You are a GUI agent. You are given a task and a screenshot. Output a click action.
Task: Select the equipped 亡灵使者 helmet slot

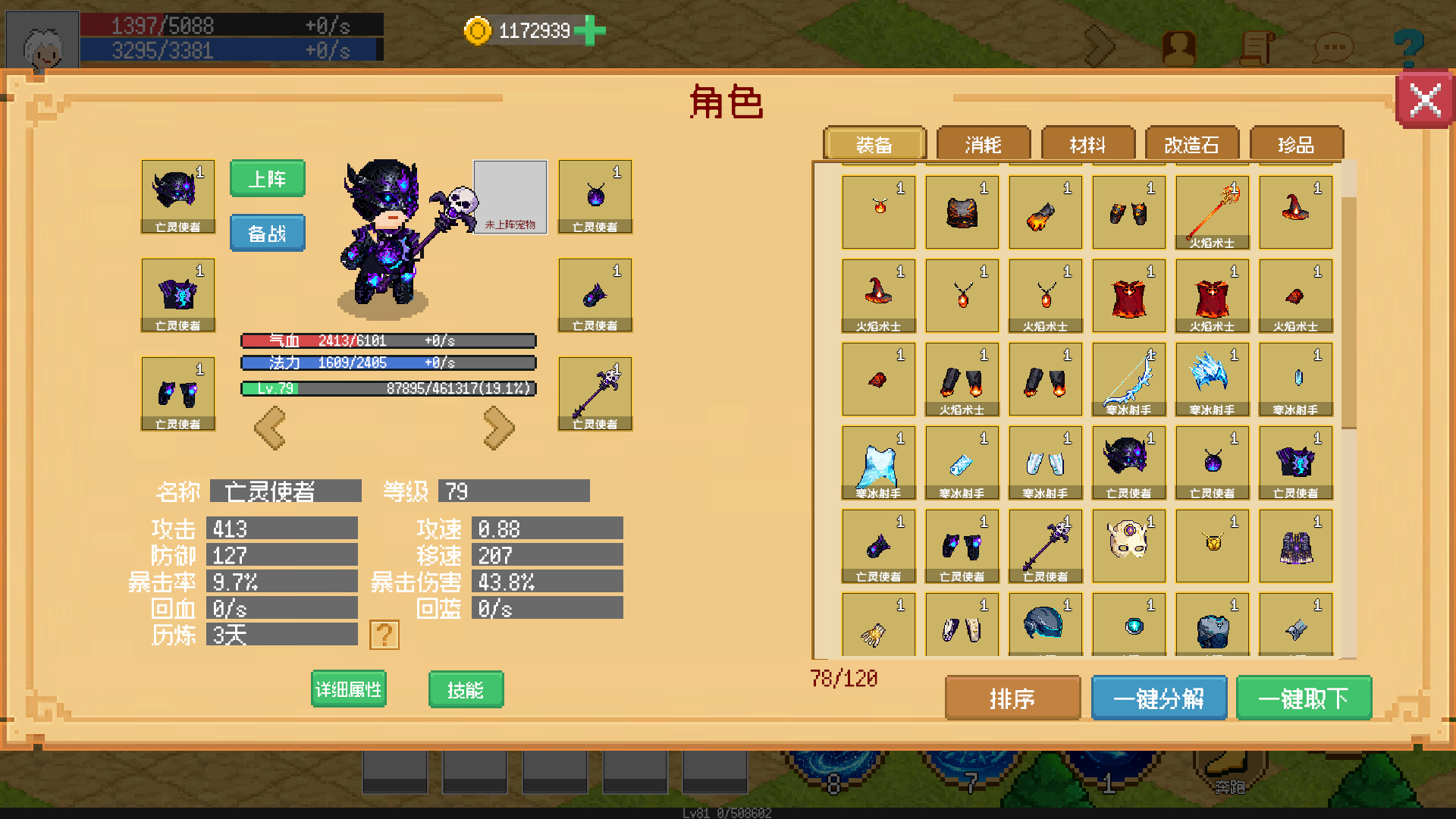(178, 196)
